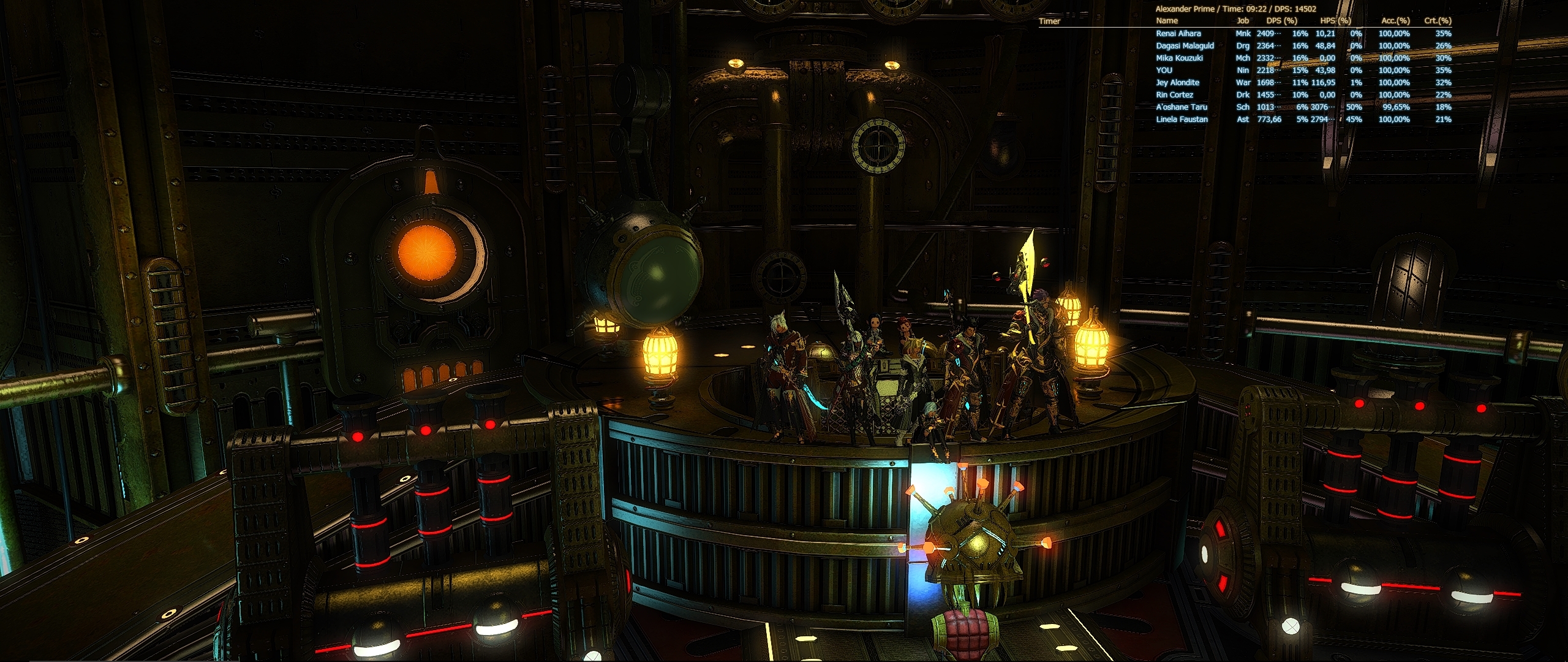Image resolution: width=1568 pixels, height=662 pixels.
Task: Select A'oshane Taru's Scholar row
Action: tap(1182, 107)
